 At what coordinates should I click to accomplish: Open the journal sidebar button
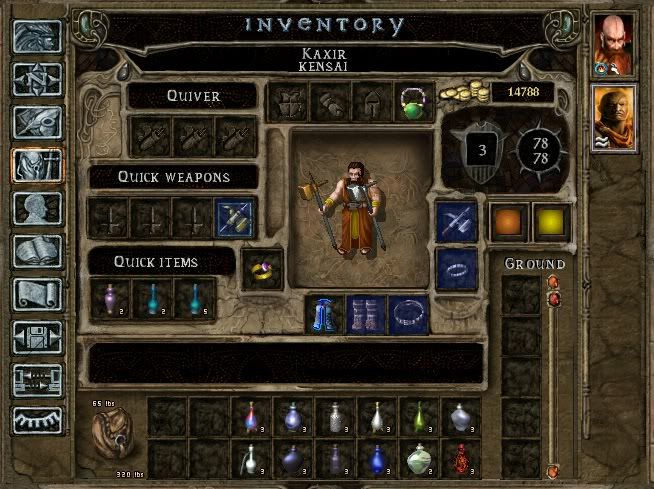37,122
